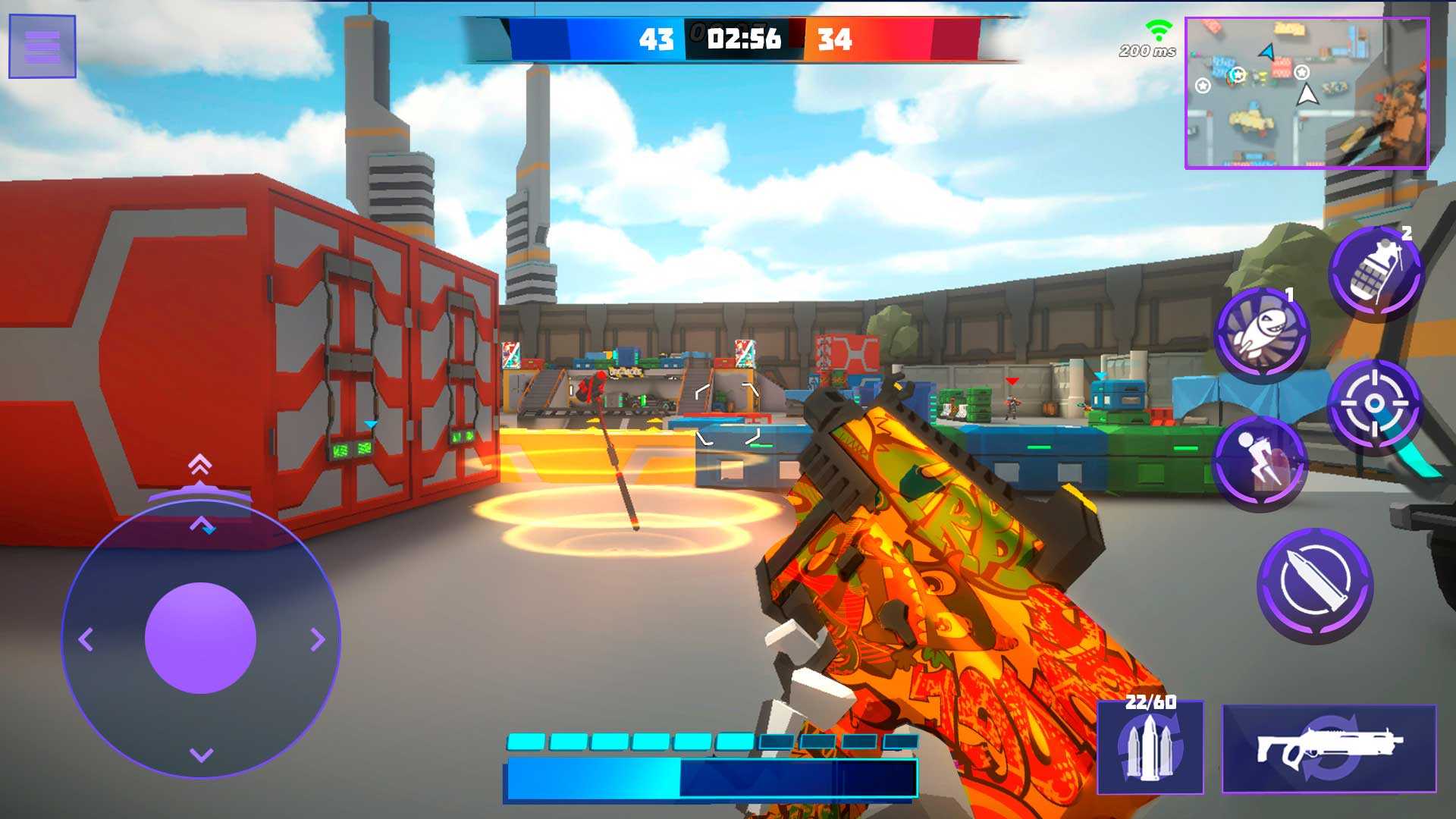Tap the joystick left arrow
The height and width of the screenshot is (819, 1456).
click(x=86, y=639)
